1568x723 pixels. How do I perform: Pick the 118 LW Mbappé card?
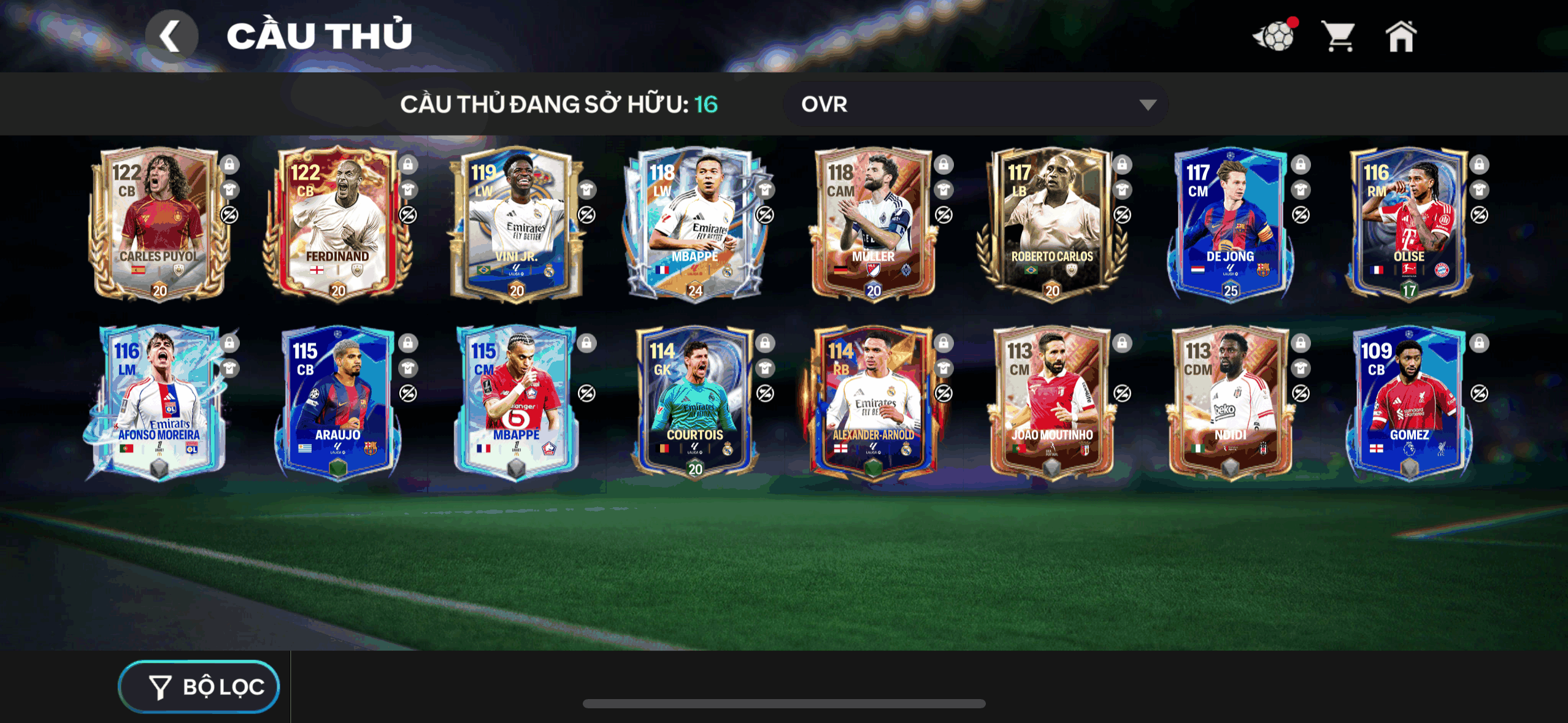(x=694, y=225)
